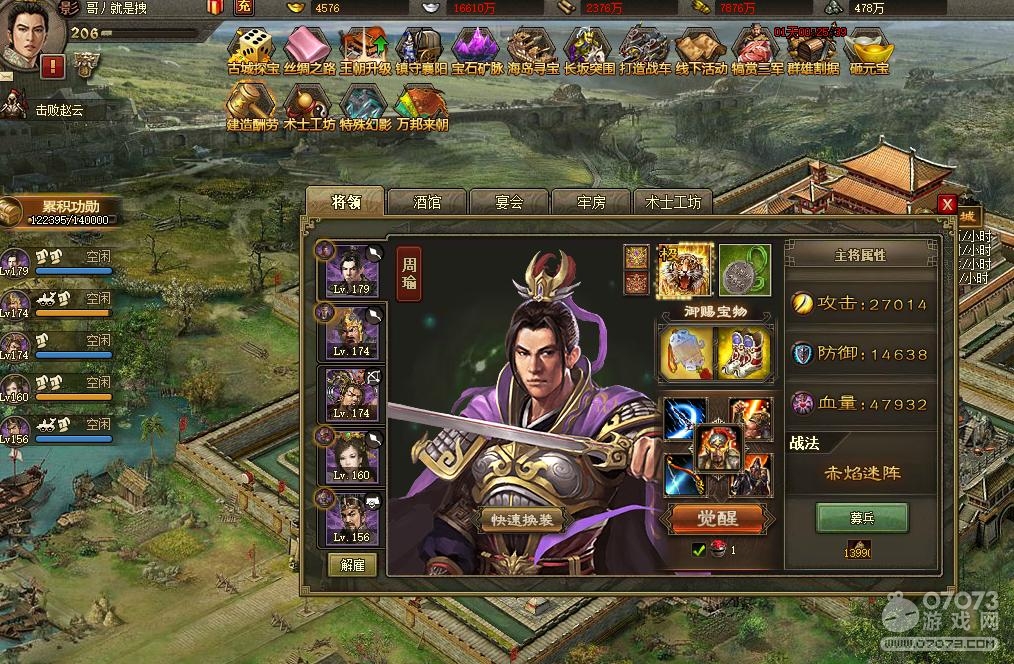Click the green 募兵 recruit button
Screen dimensions: 1014x664
tap(862, 518)
